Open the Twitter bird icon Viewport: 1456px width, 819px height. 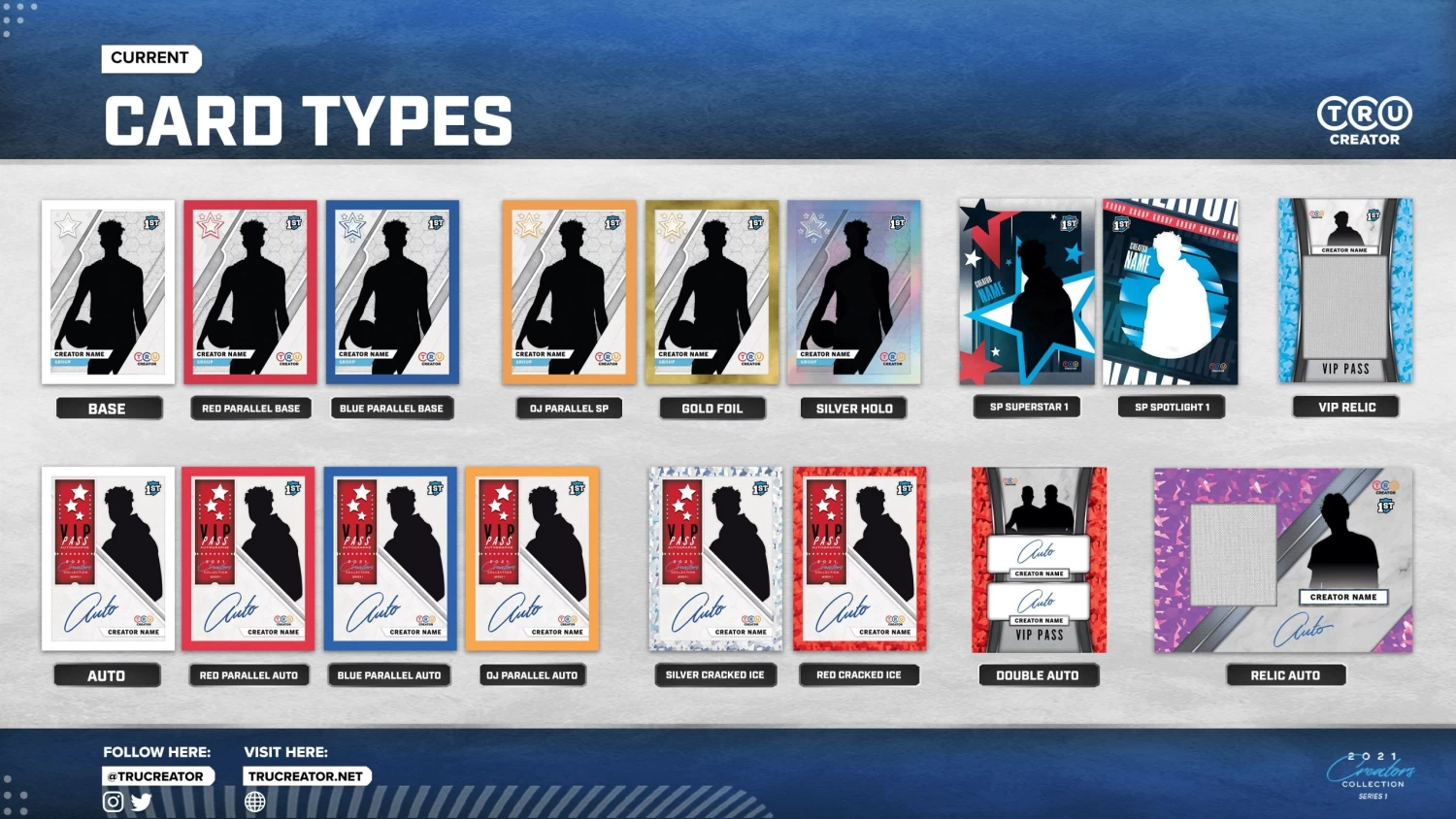pyautogui.click(x=142, y=802)
